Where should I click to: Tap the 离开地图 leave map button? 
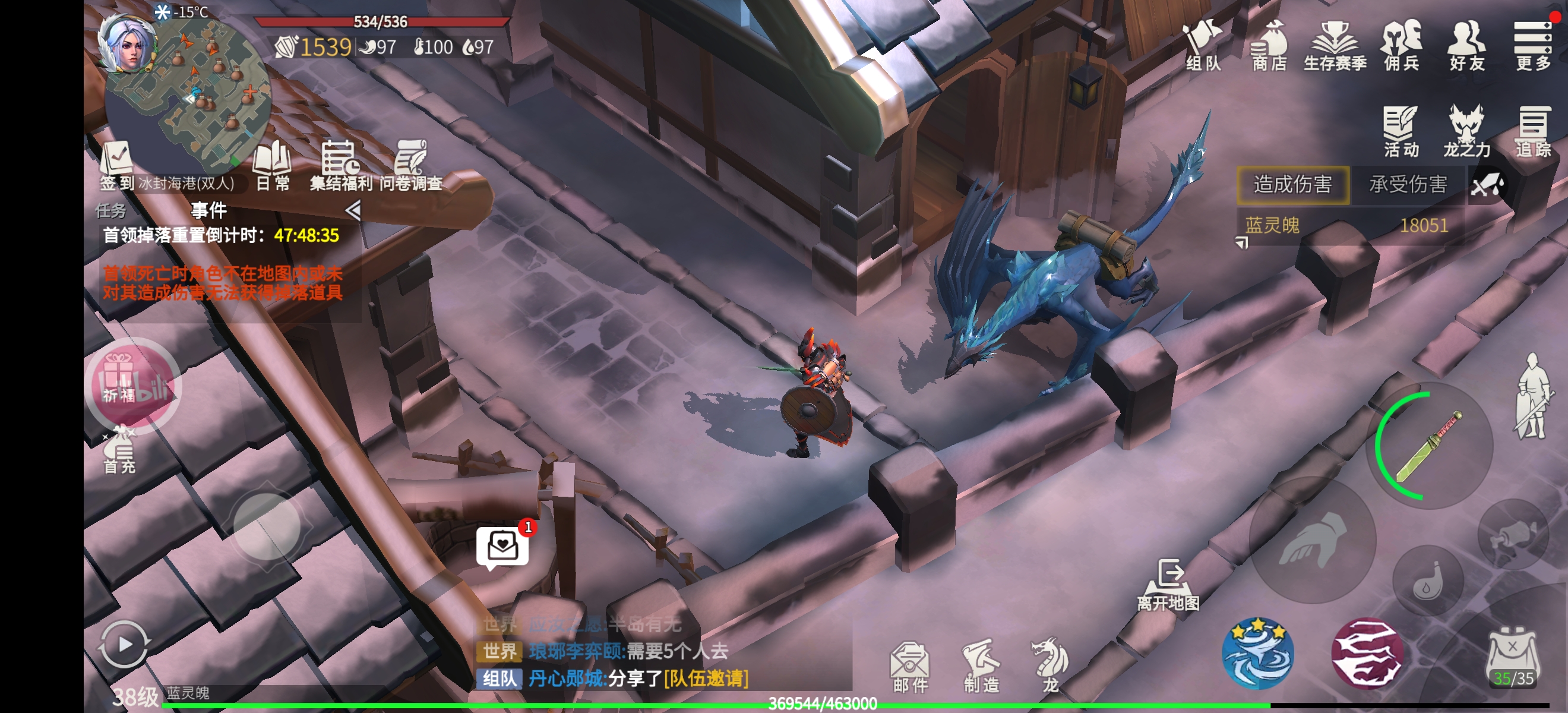(1169, 585)
